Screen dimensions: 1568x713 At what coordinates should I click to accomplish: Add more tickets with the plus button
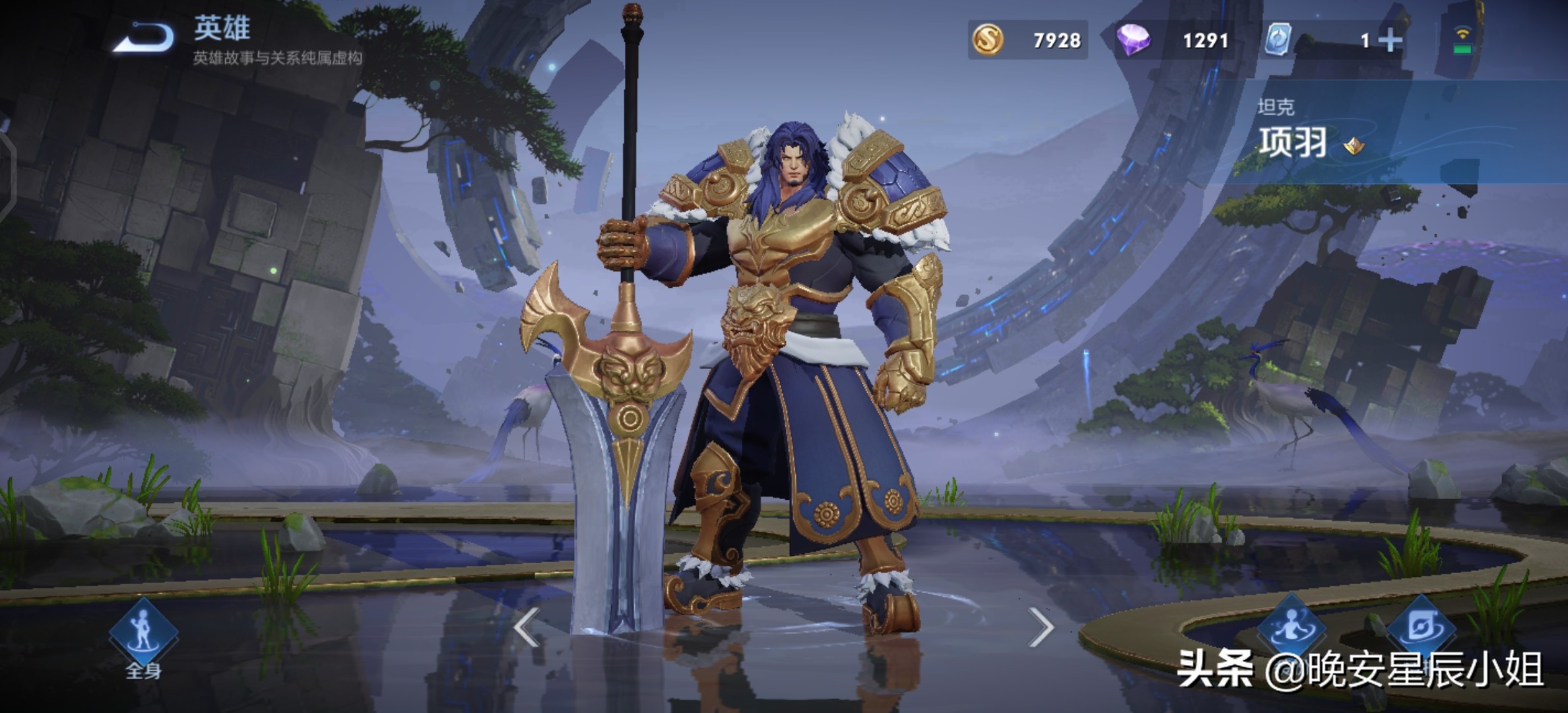[x=1390, y=41]
